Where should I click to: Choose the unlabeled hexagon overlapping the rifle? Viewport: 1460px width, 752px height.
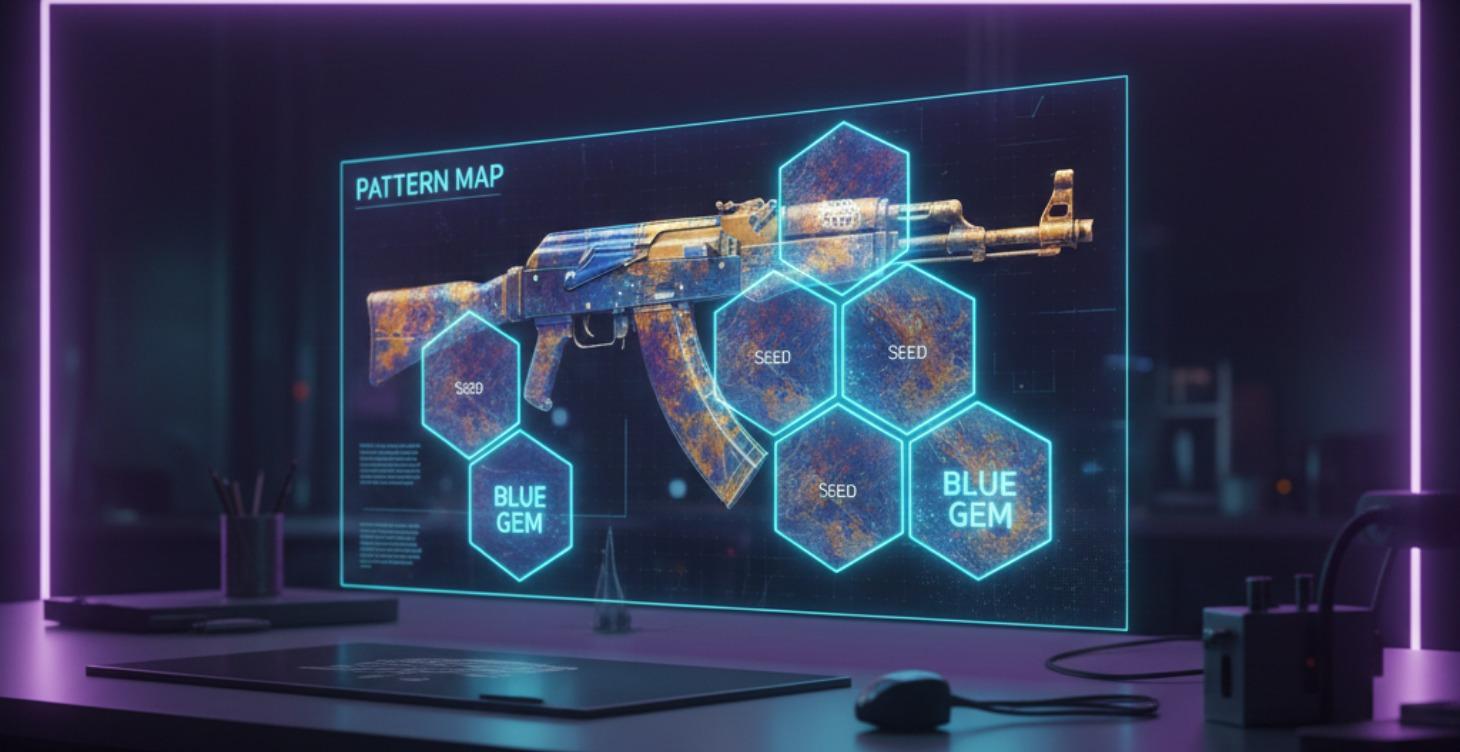tap(843, 200)
